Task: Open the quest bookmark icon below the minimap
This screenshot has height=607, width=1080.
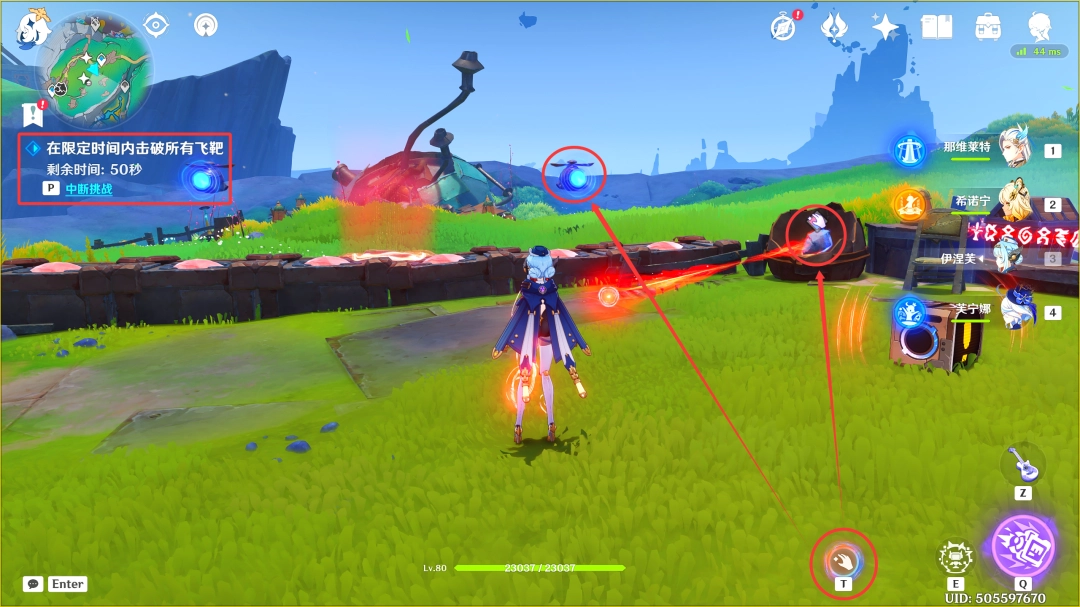Action: [33, 113]
